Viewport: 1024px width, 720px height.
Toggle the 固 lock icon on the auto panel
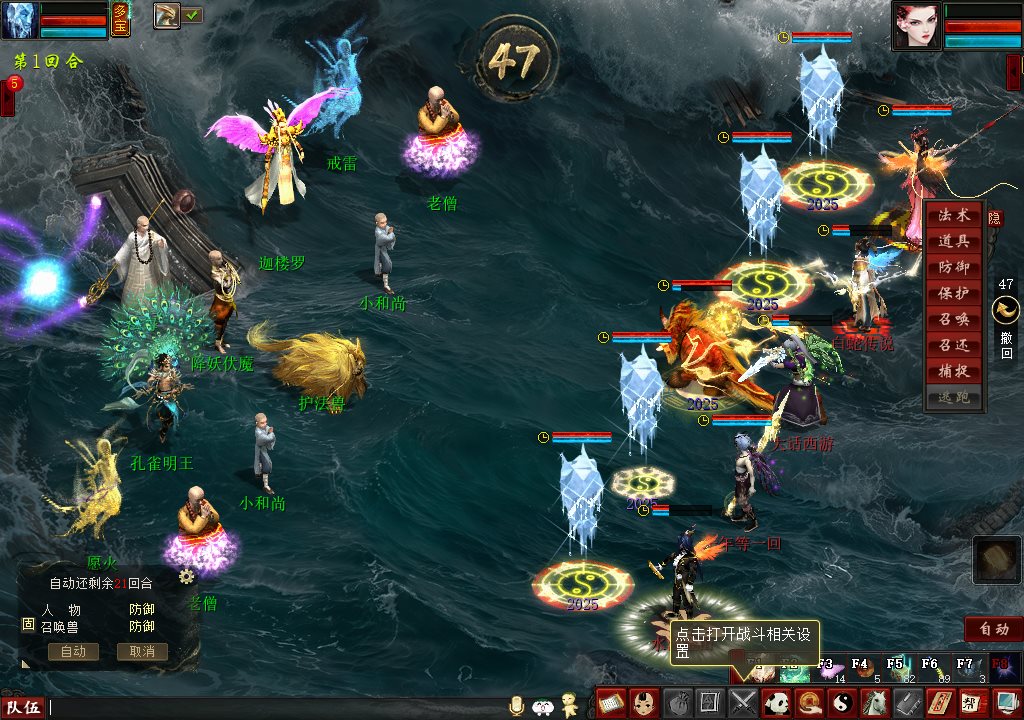click(28, 624)
